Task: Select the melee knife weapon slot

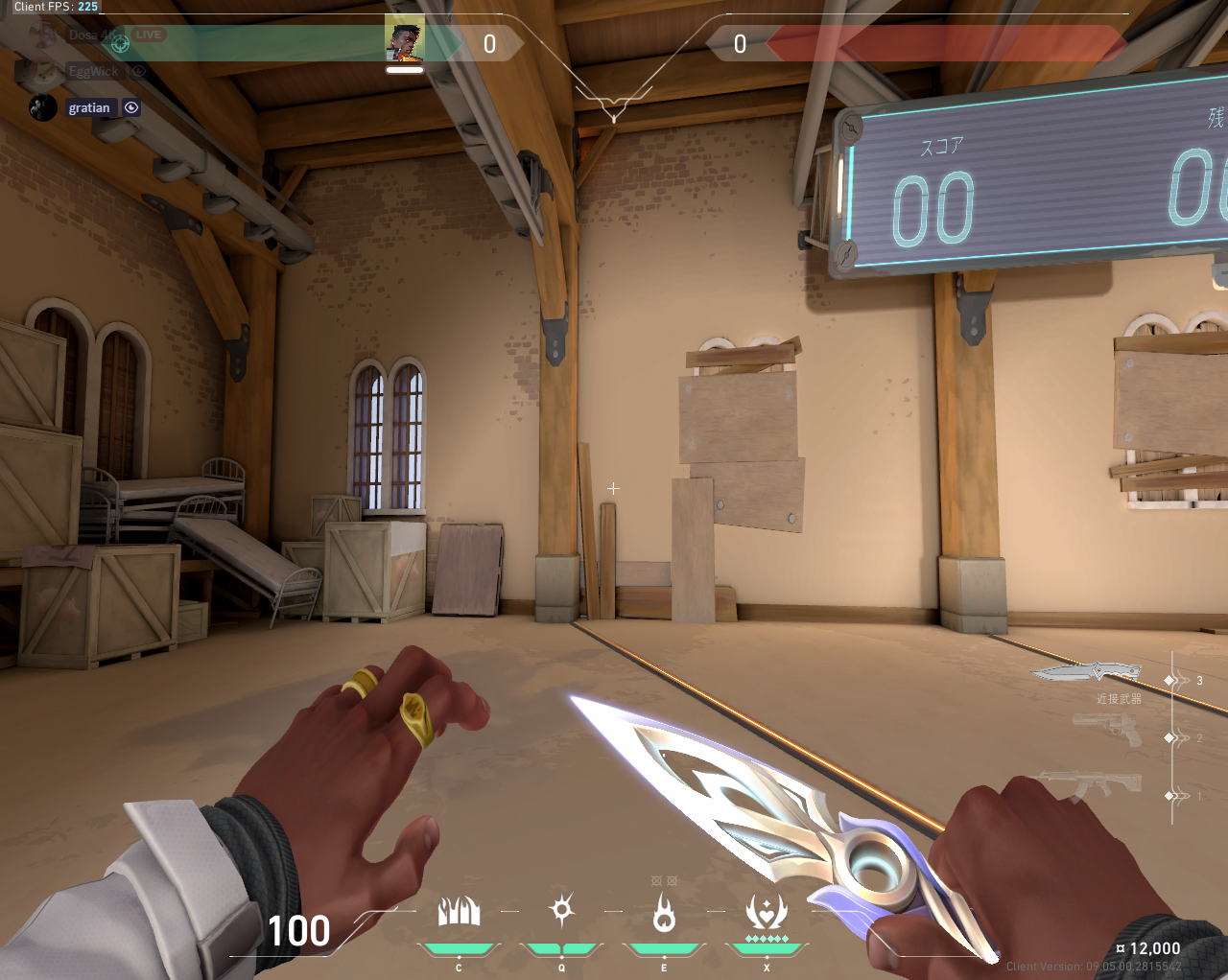Action: [x=1088, y=673]
